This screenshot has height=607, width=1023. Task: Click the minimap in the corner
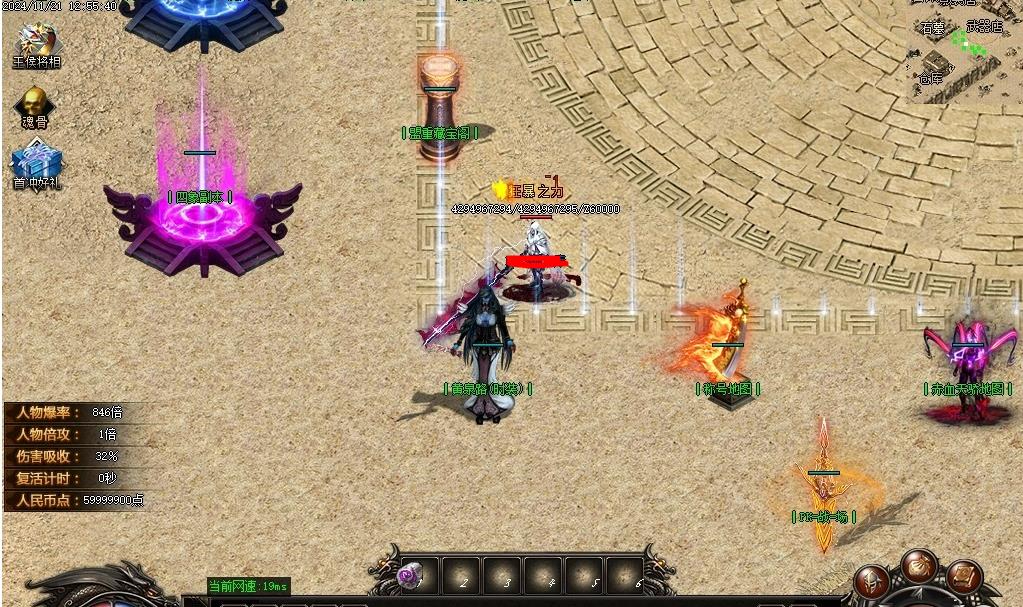pos(964,52)
